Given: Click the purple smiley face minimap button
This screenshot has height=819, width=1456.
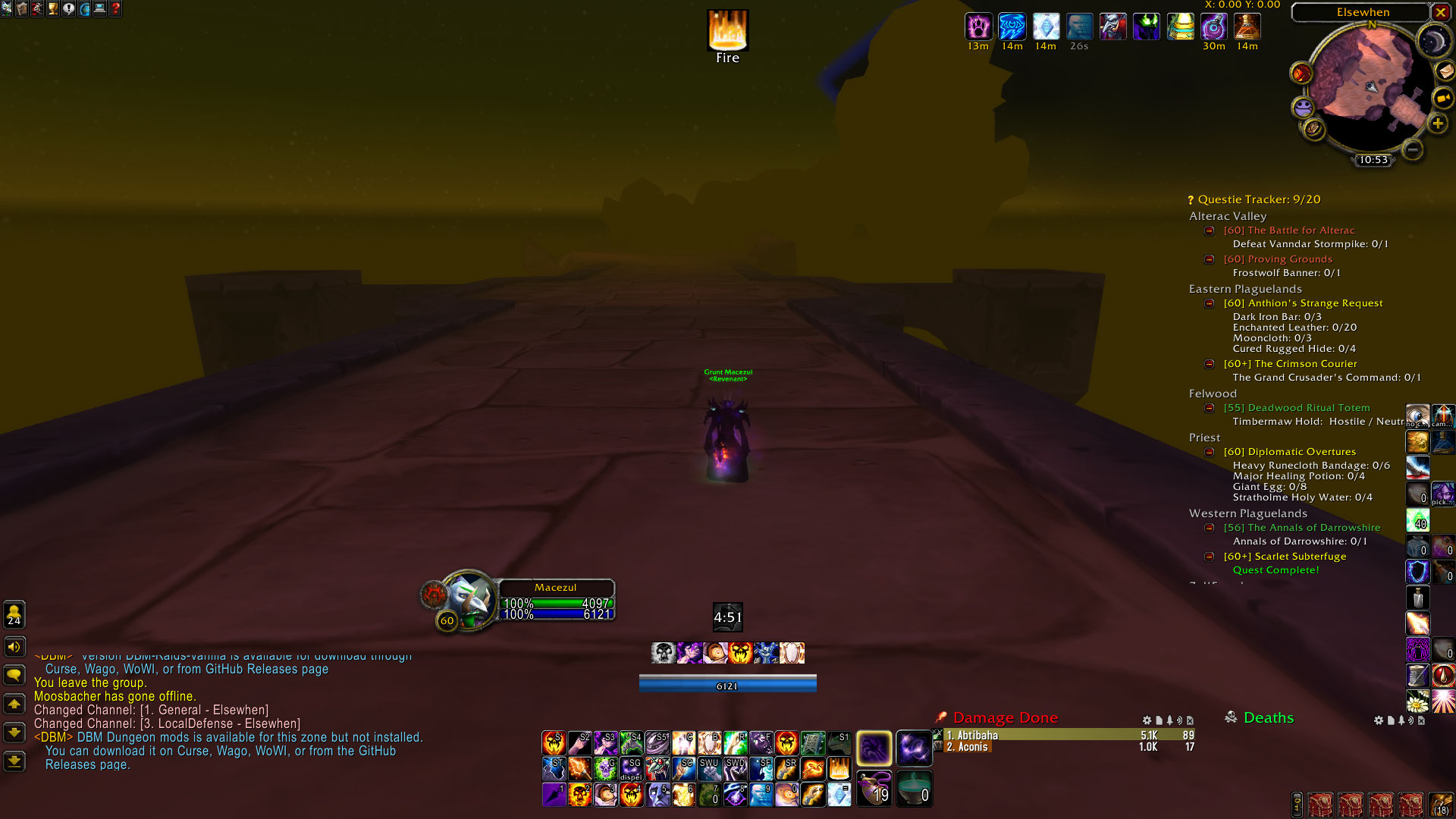Looking at the screenshot, I should click(x=1303, y=107).
